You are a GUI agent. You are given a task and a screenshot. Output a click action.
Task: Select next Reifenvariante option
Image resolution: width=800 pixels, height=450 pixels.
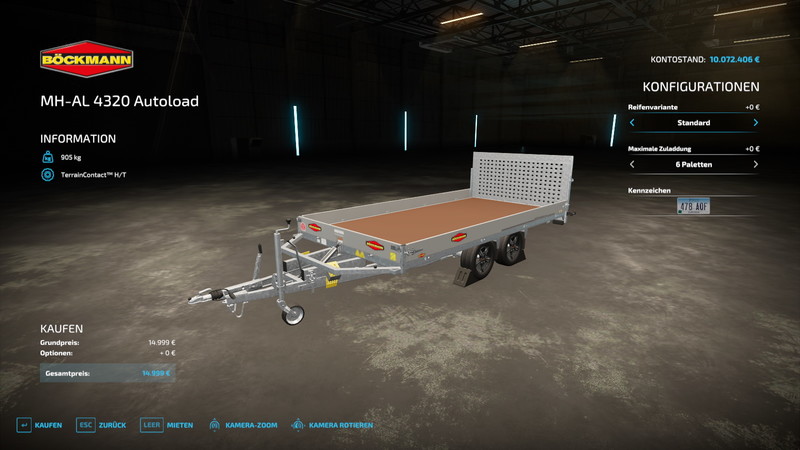(755, 123)
